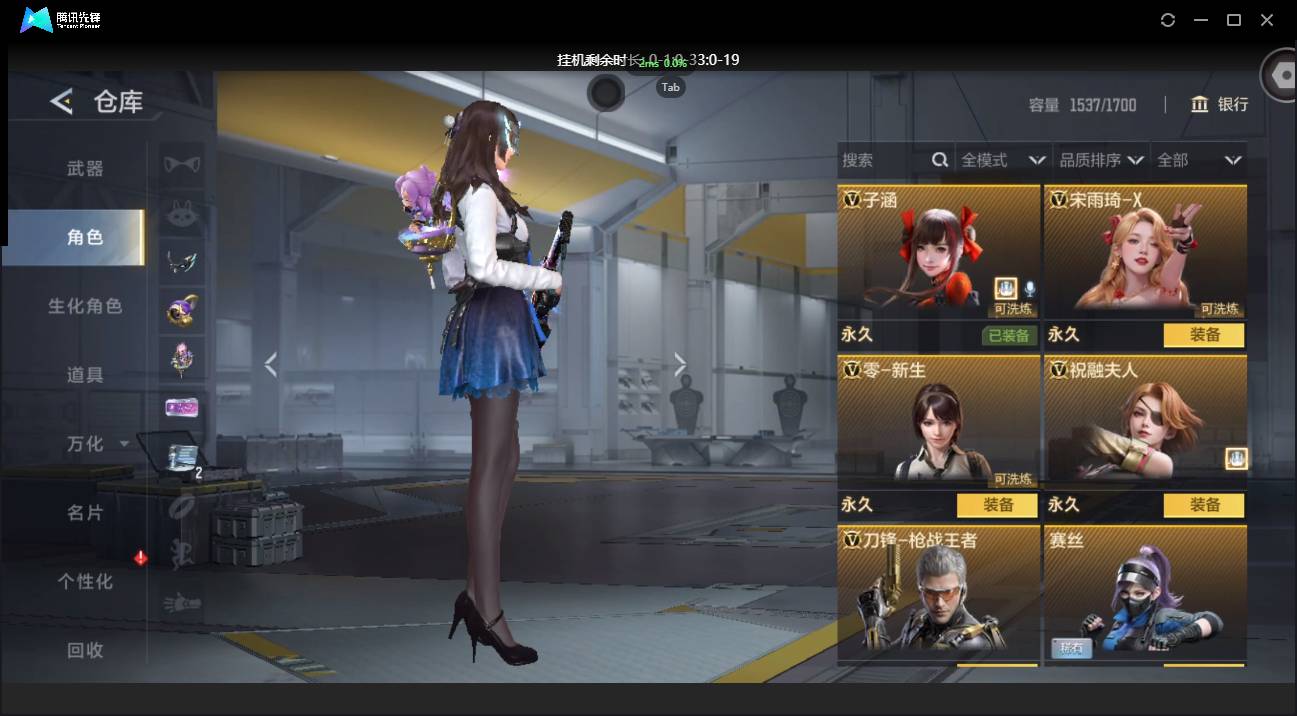Screen dimensions: 1297x716
Task: Go to the 个性化 tab
Action: coord(85,581)
